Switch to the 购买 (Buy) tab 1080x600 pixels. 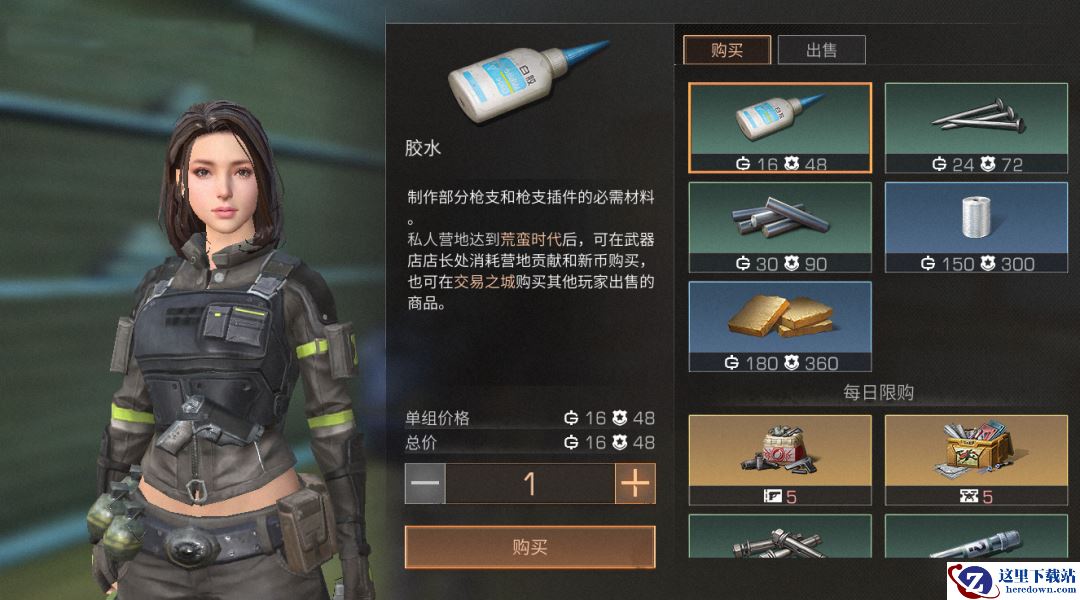pyautogui.click(x=727, y=50)
